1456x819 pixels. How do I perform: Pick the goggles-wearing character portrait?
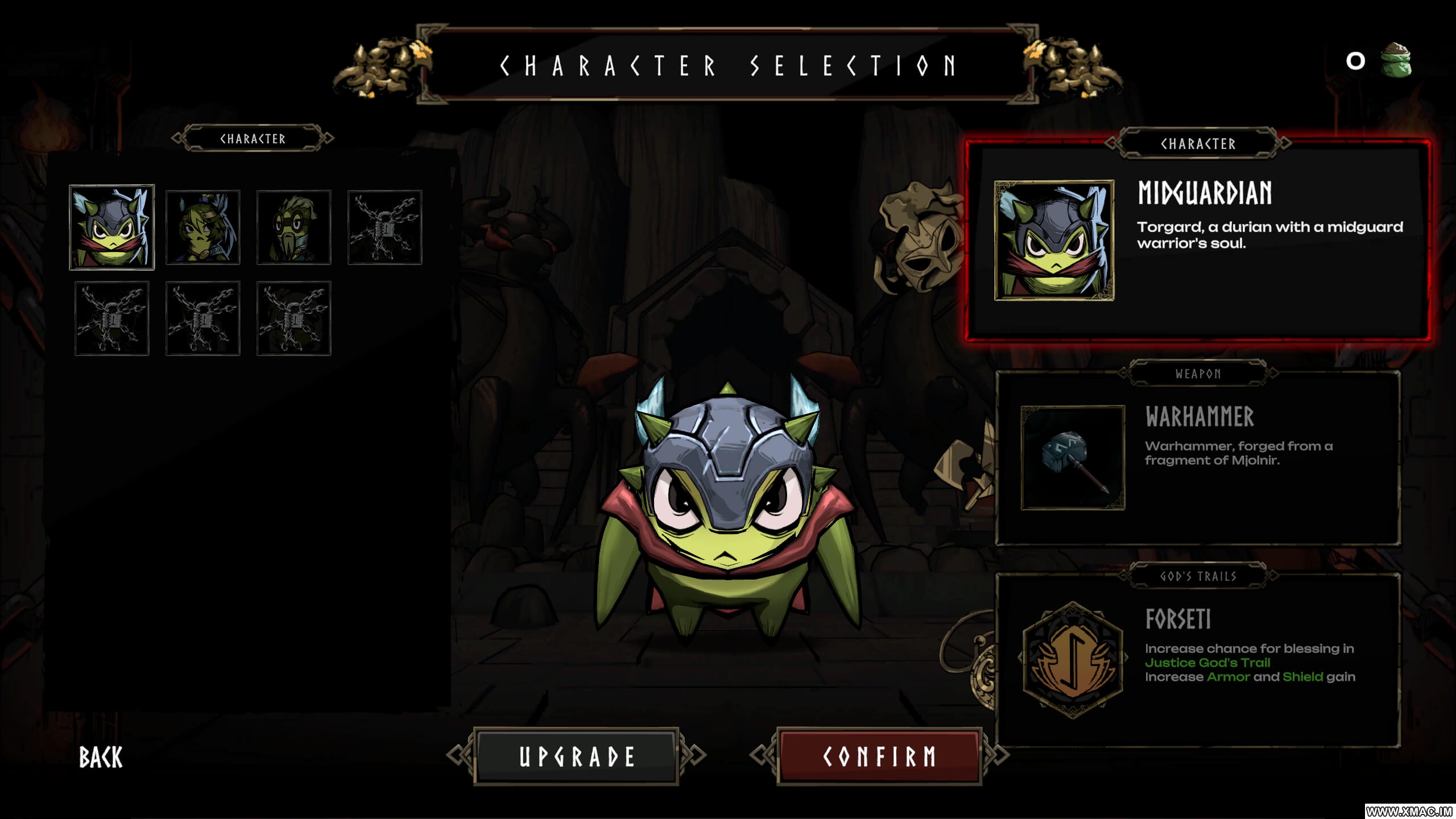point(293,227)
